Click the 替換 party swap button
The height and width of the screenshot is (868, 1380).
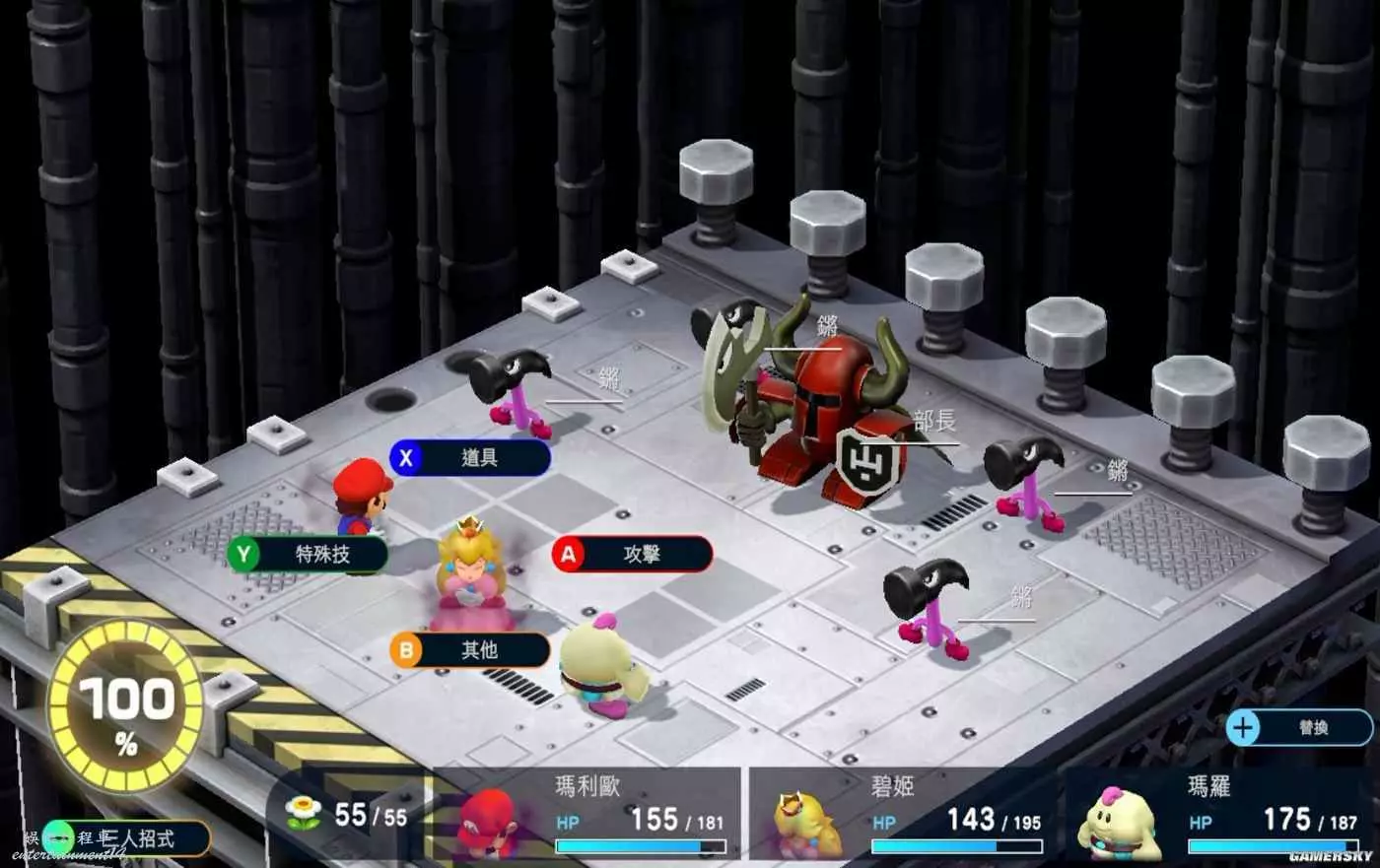(x=1299, y=728)
